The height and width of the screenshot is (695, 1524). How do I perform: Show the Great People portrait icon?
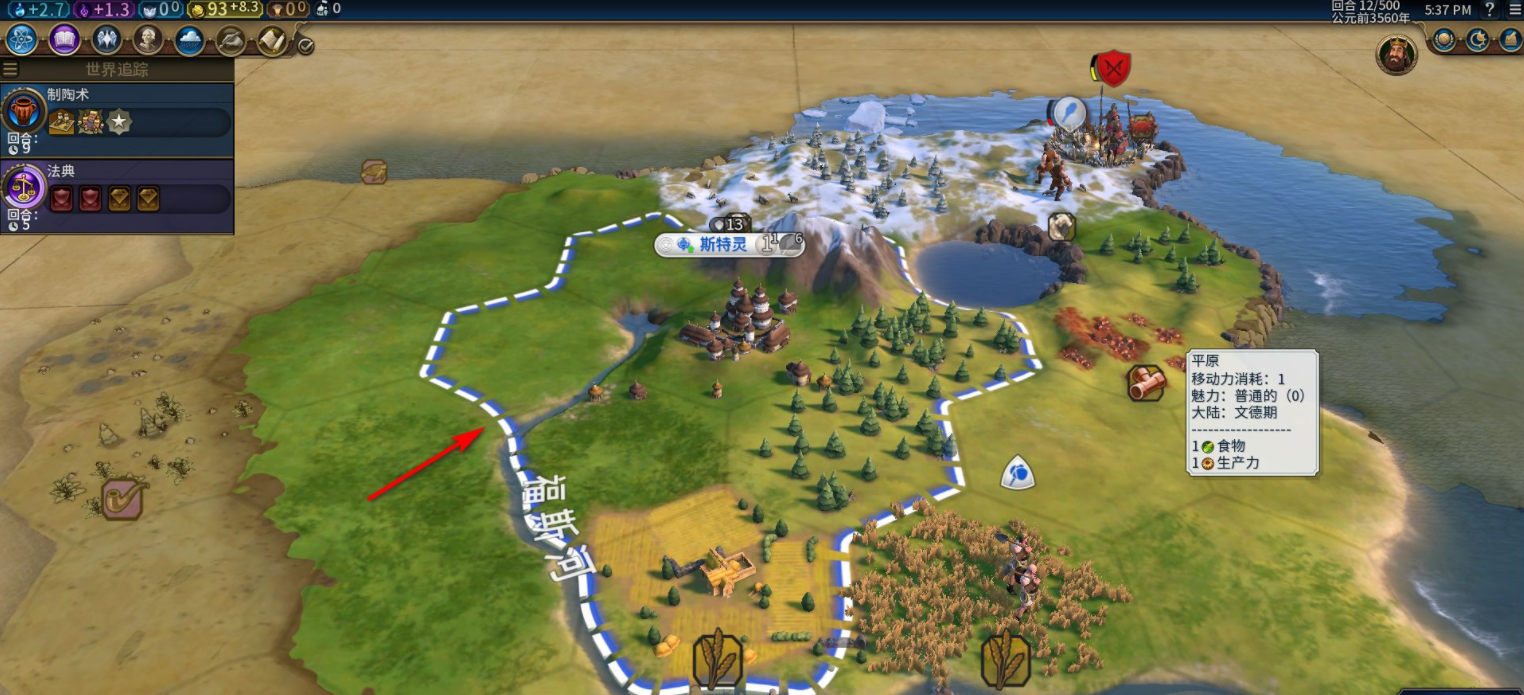click(x=148, y=40)
